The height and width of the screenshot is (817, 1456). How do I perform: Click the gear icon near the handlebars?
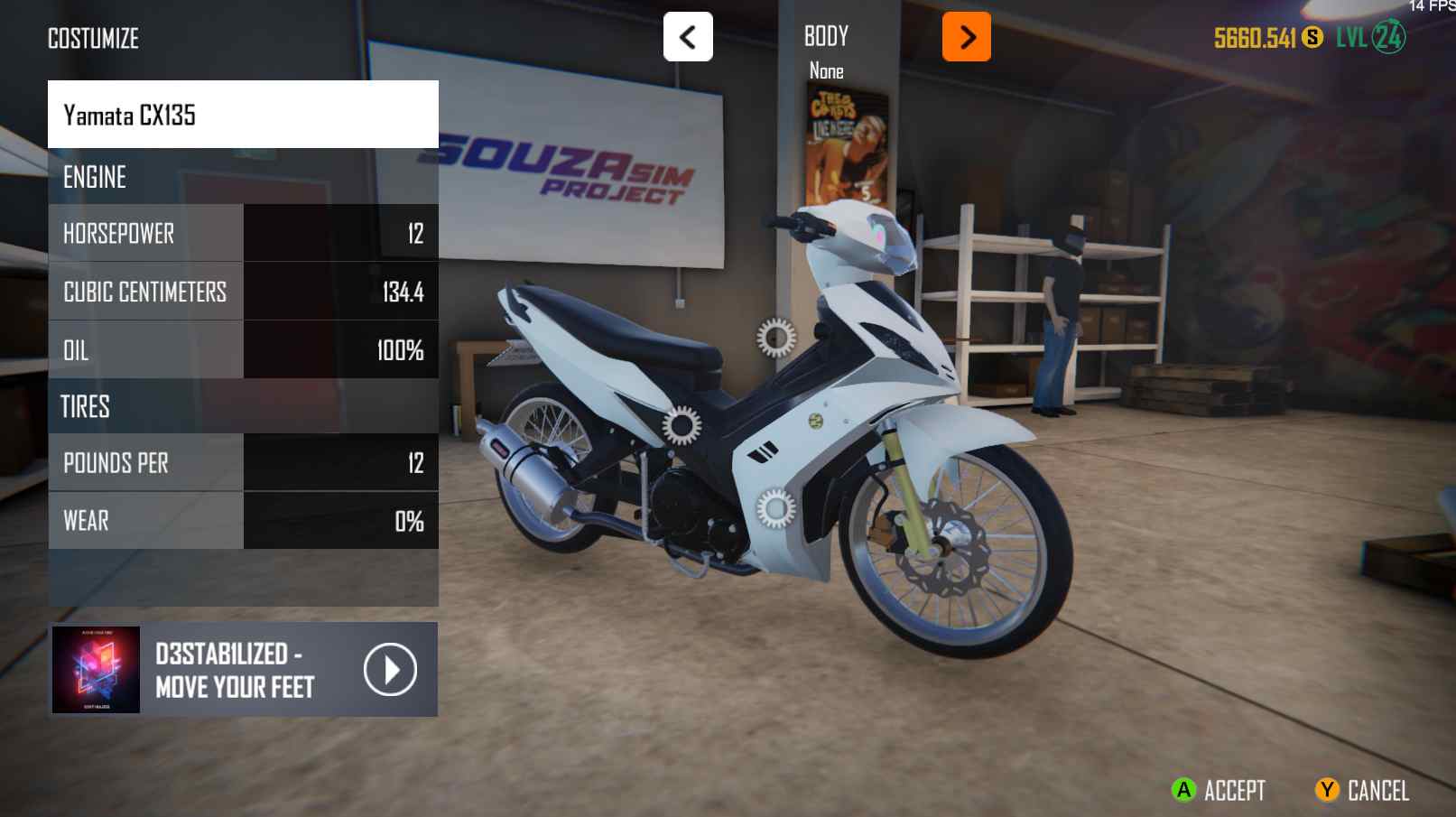tap(774, 339)
